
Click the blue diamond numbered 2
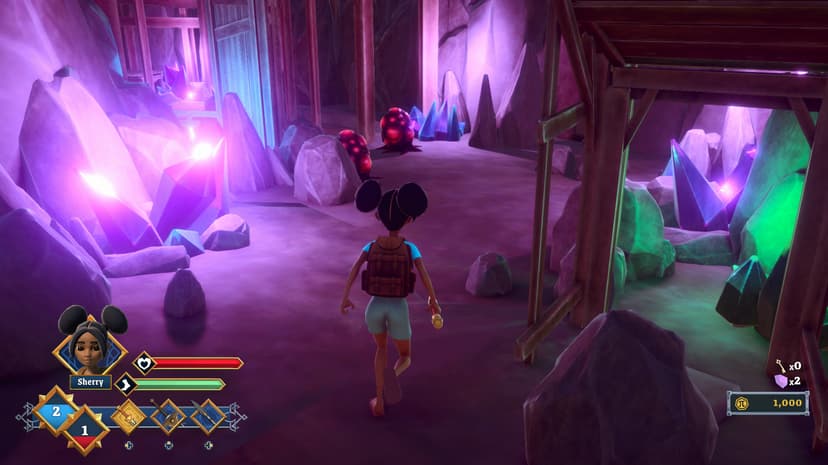click(56, 410)
